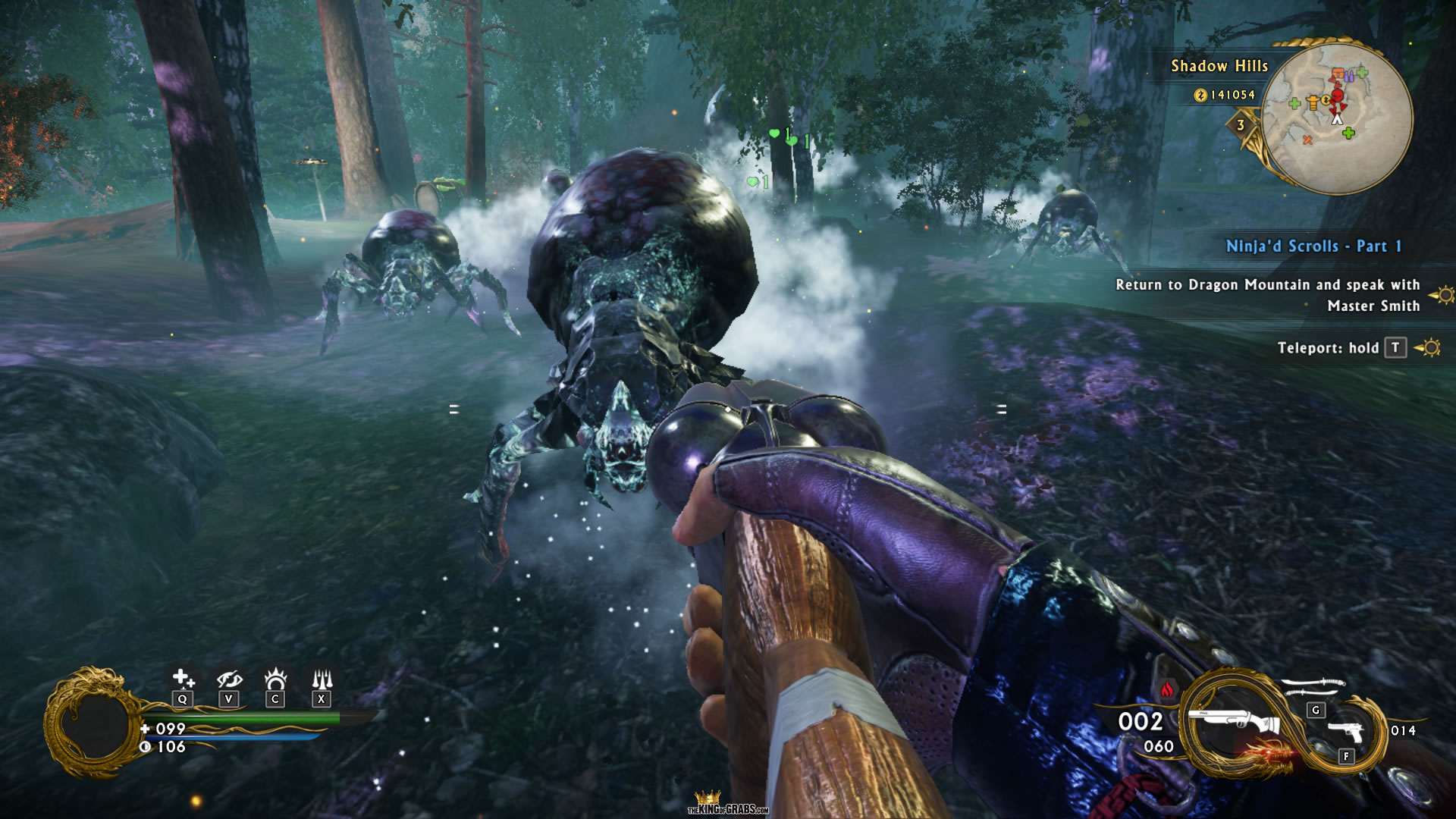Switch to the pistol weapon icon
Image resolution: width=1456 pixels, height=819 pixels.
1346,733
